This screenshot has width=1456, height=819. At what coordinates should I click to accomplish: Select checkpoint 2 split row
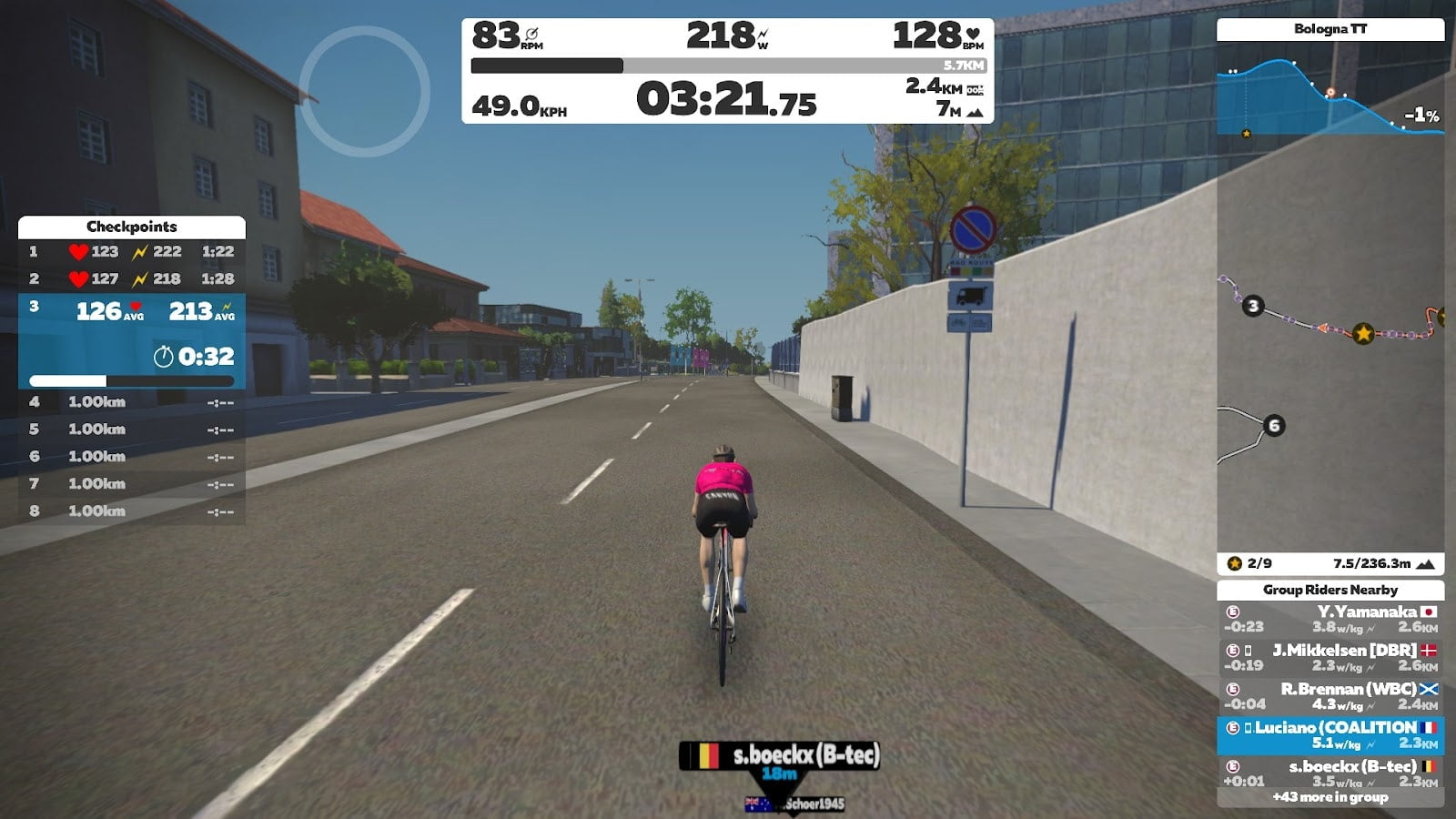132,279
